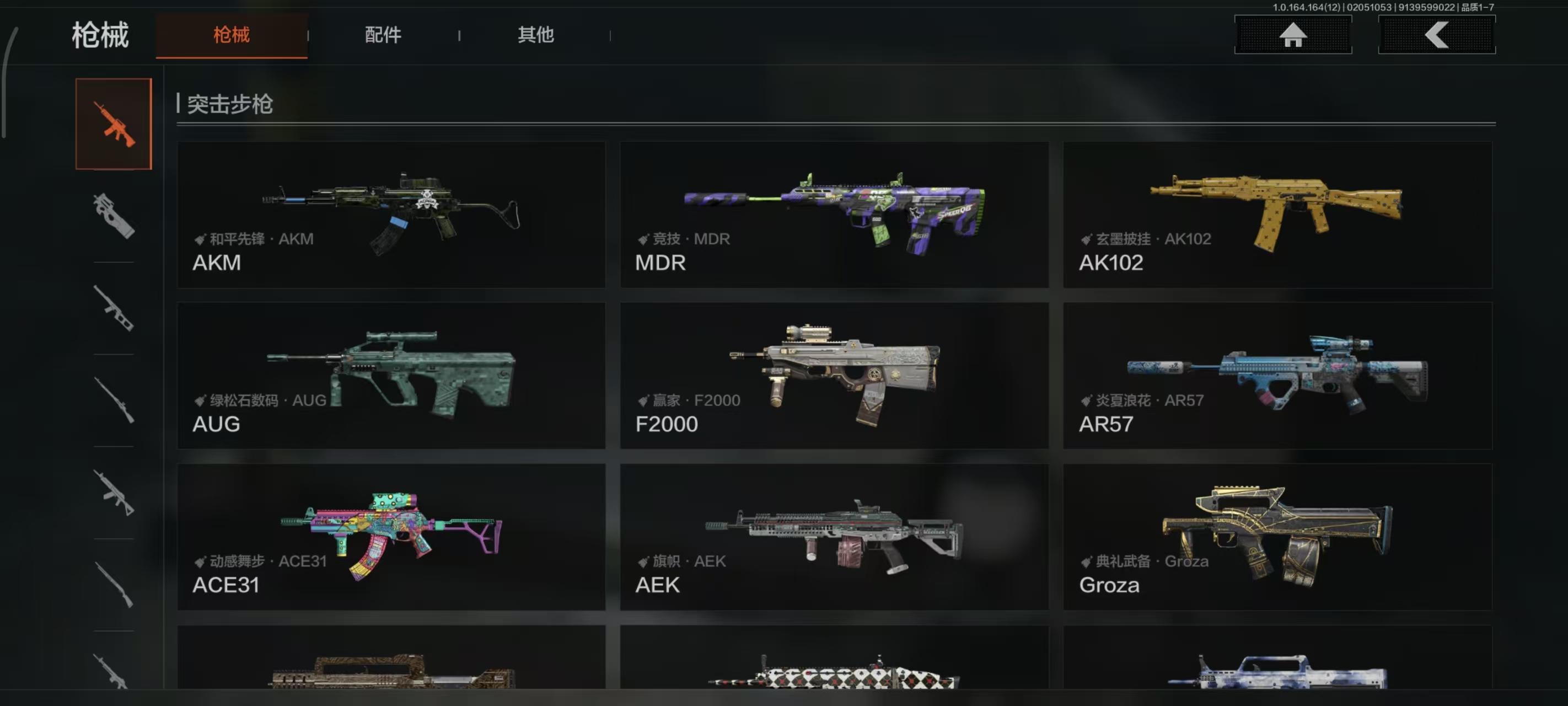
Task: Select the purple MDR weapon card
Action: coord(834,215)
